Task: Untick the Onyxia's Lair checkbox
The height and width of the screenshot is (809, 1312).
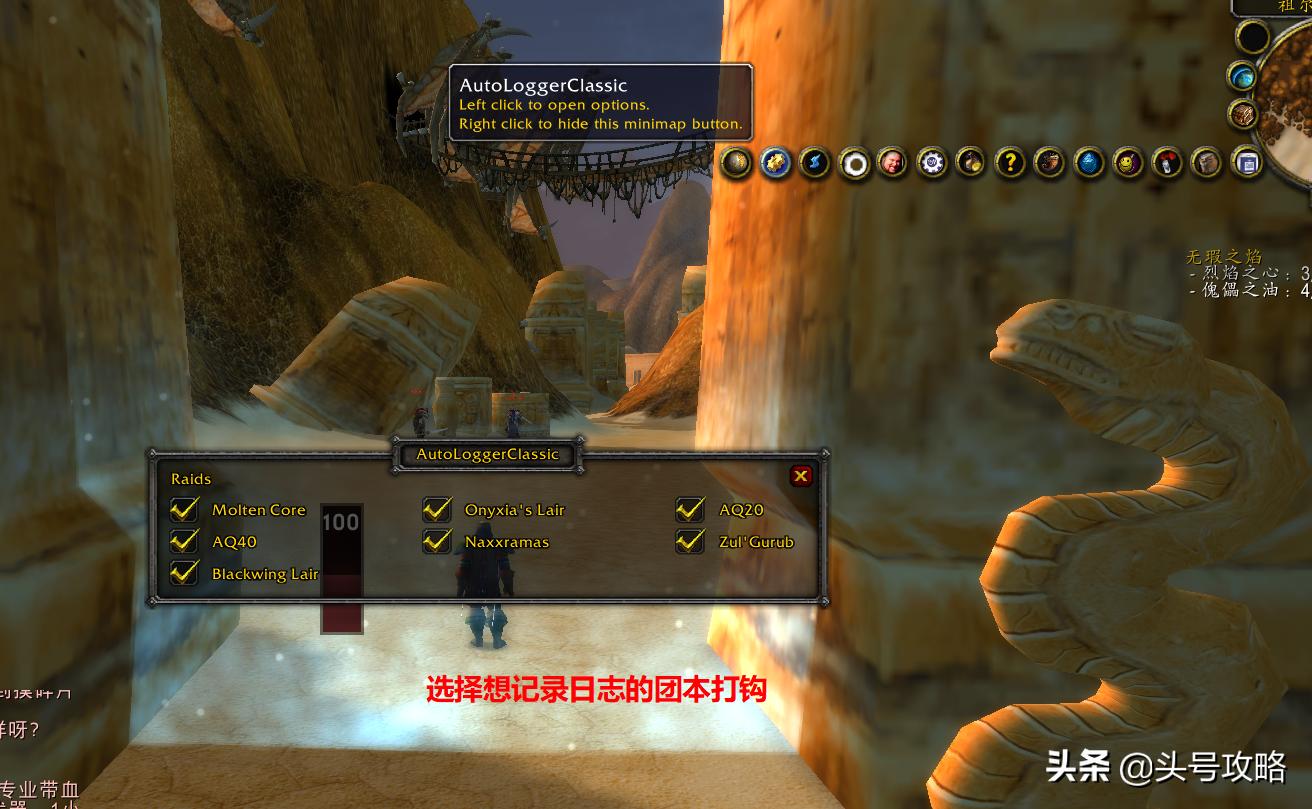Action: point(437,510)
